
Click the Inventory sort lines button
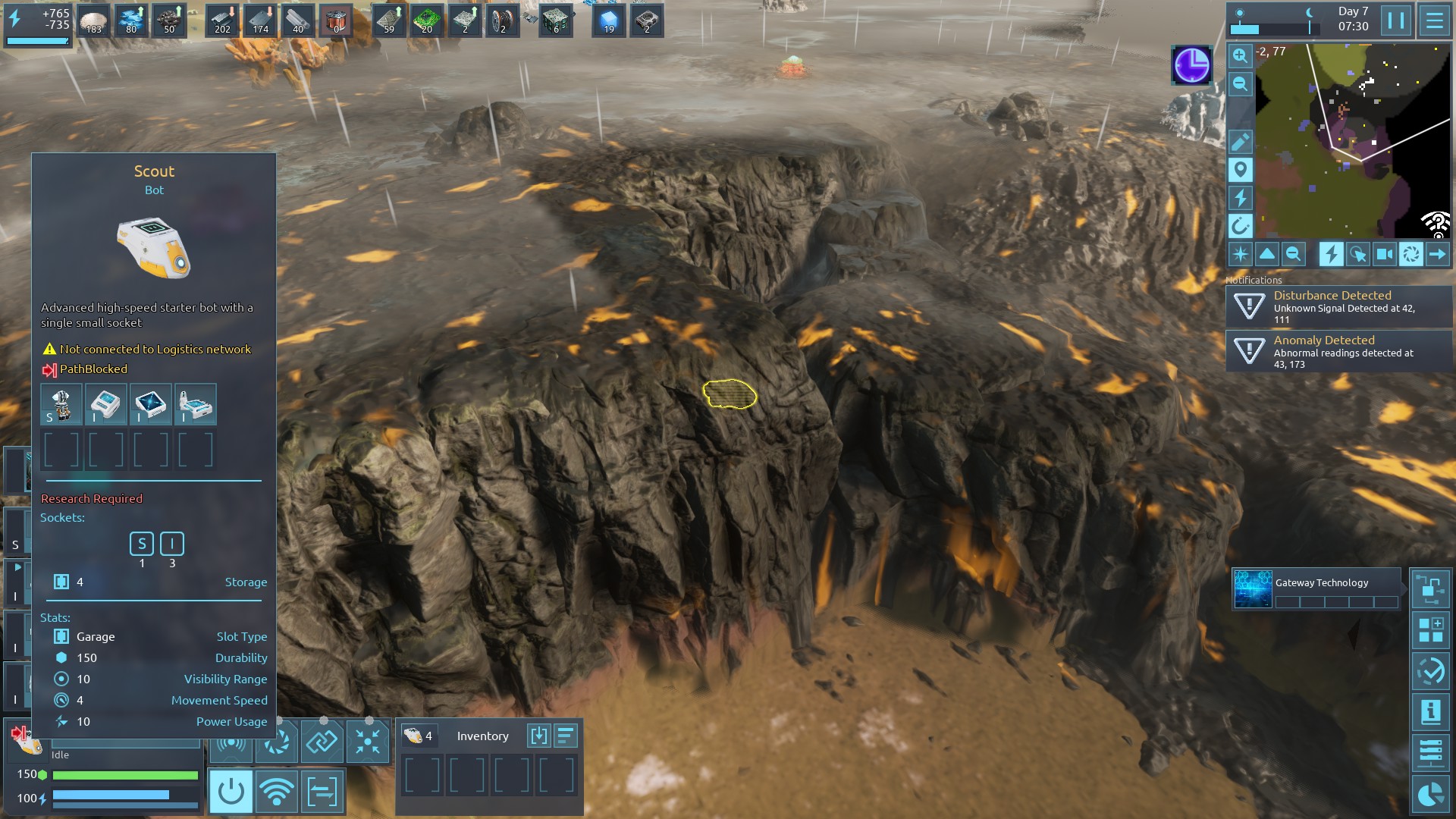click(566, 736)
